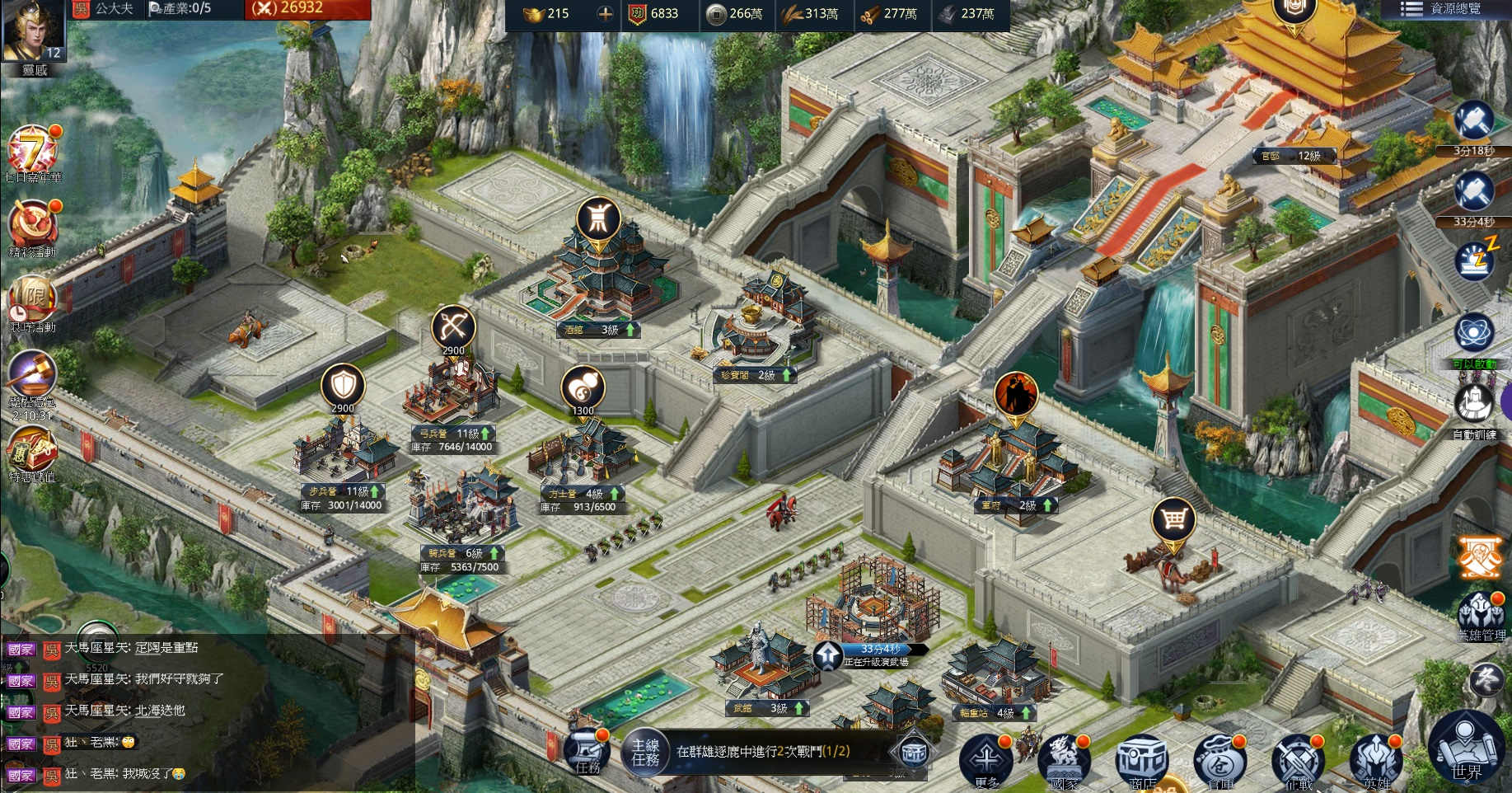Open the 自動訓練 auto-training icon
The height and width of the screenshot is (793, 1512).
tap(1474, 406)
